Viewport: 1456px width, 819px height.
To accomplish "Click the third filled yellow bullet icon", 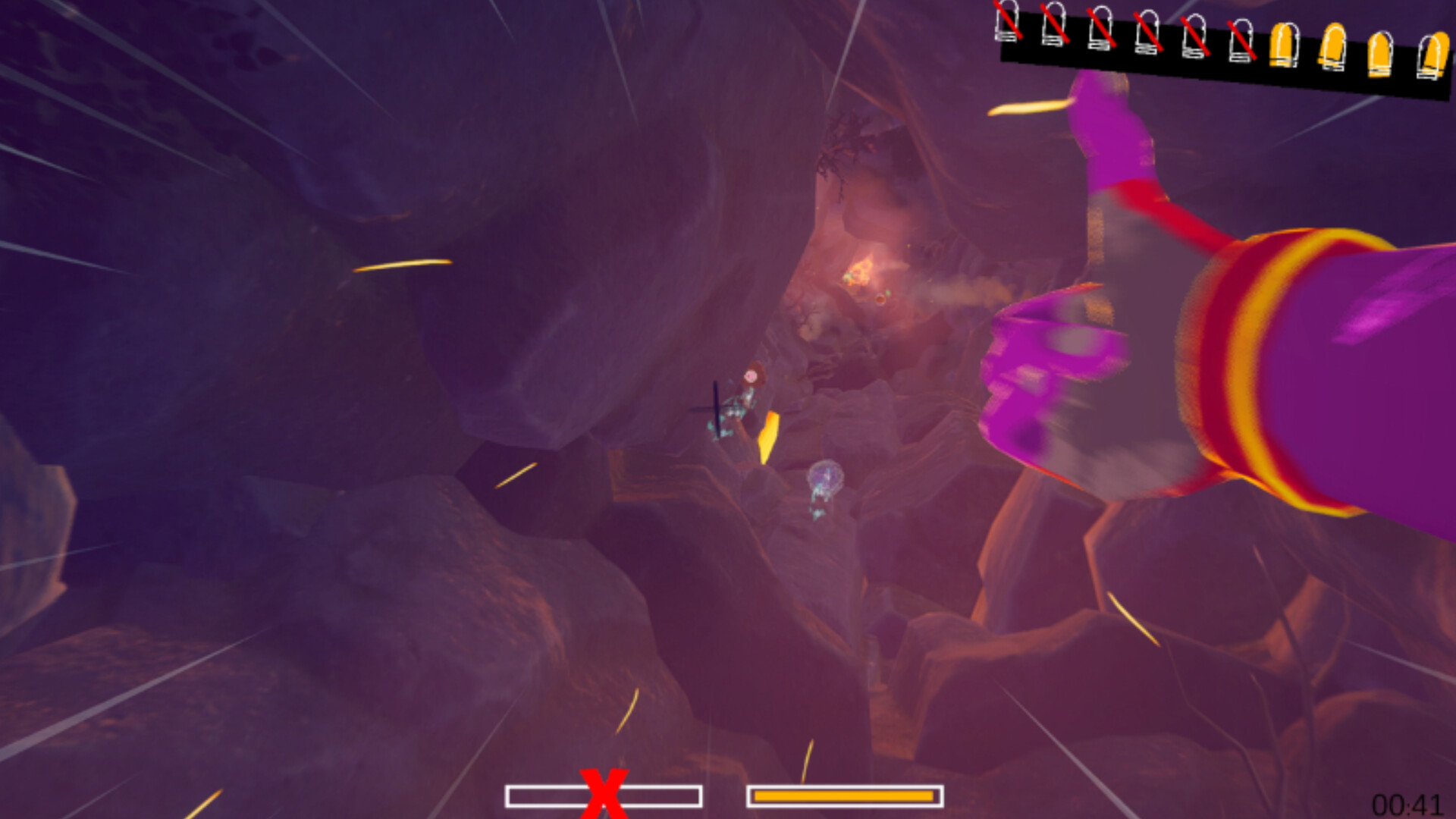I will click(1382, 55).
